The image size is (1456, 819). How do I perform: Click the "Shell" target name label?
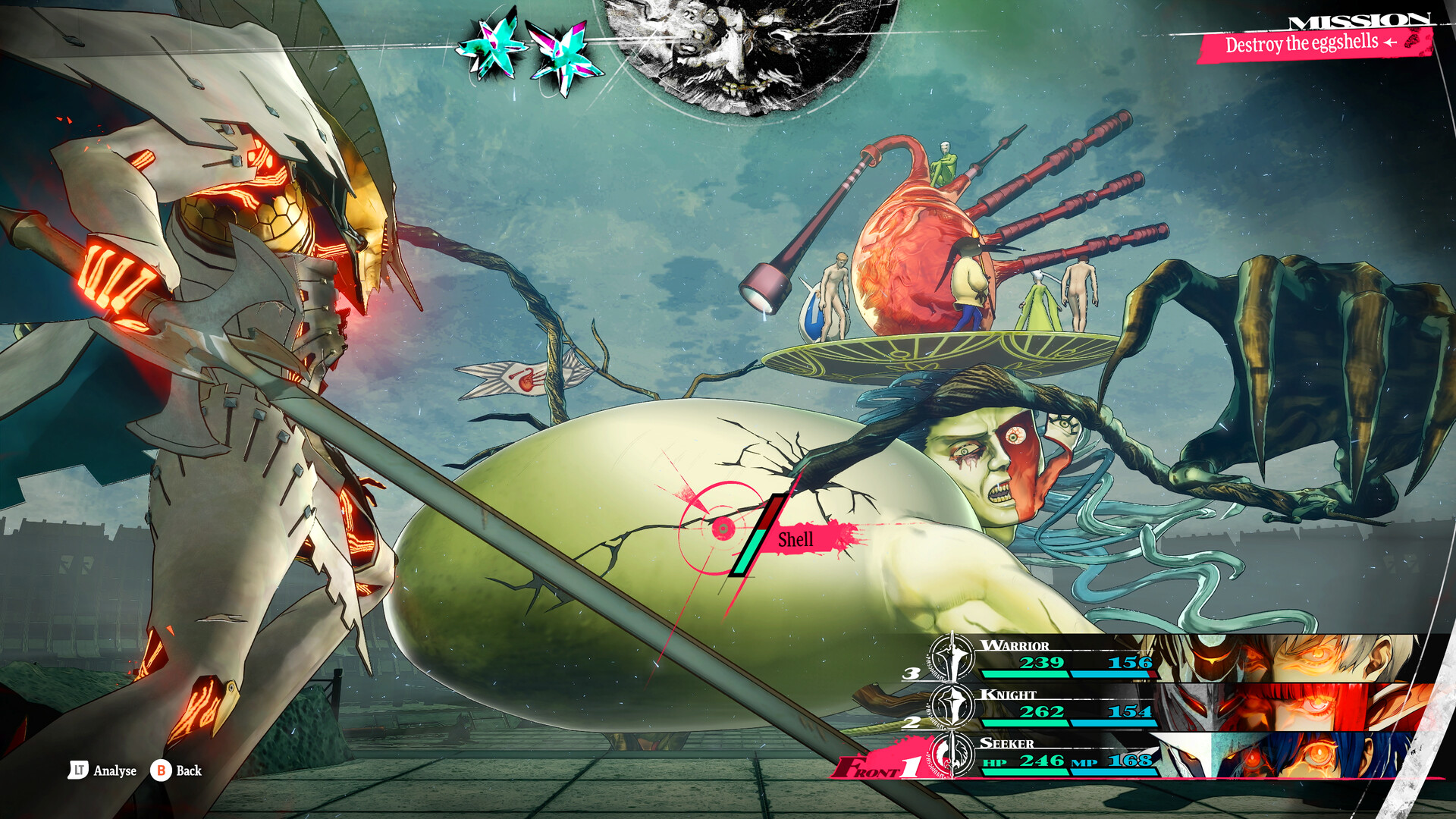pos(795,540)
